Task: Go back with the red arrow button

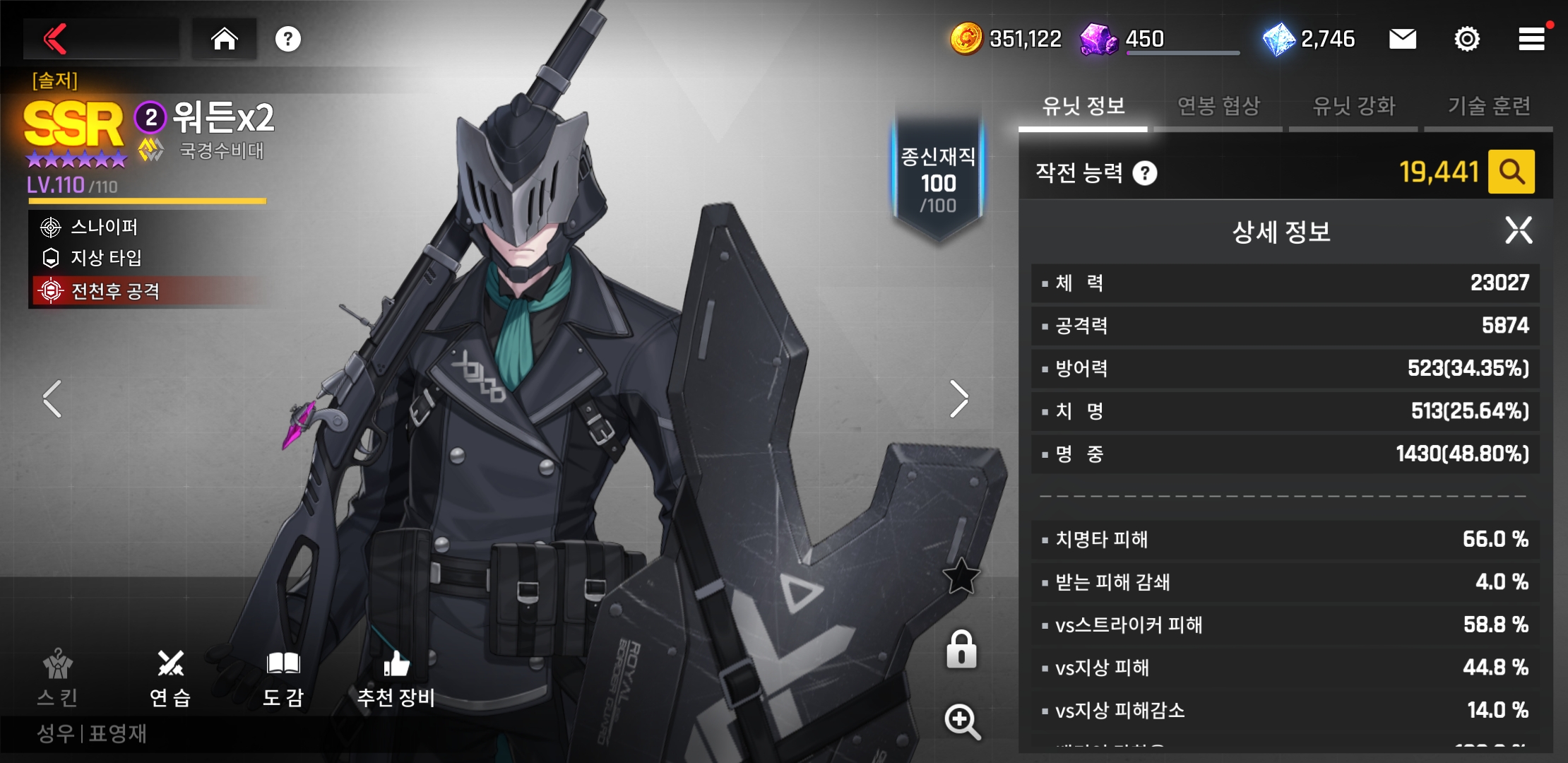Action: (57, 39)
